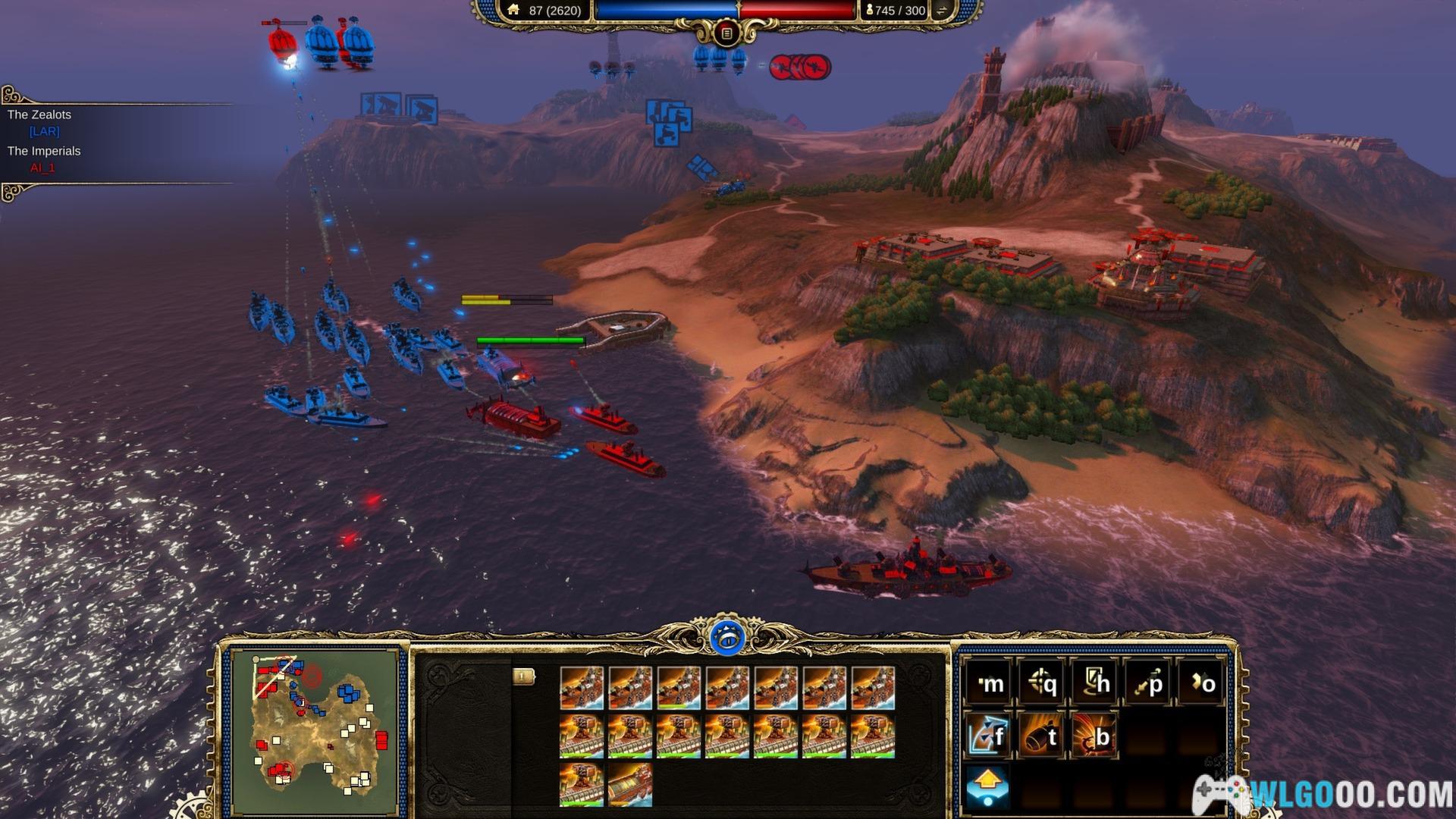Toggle the blue eye button above the unit panel
Image resolution: width=1456 pixels, height=819 pixels.
click(x=728, y=638)
